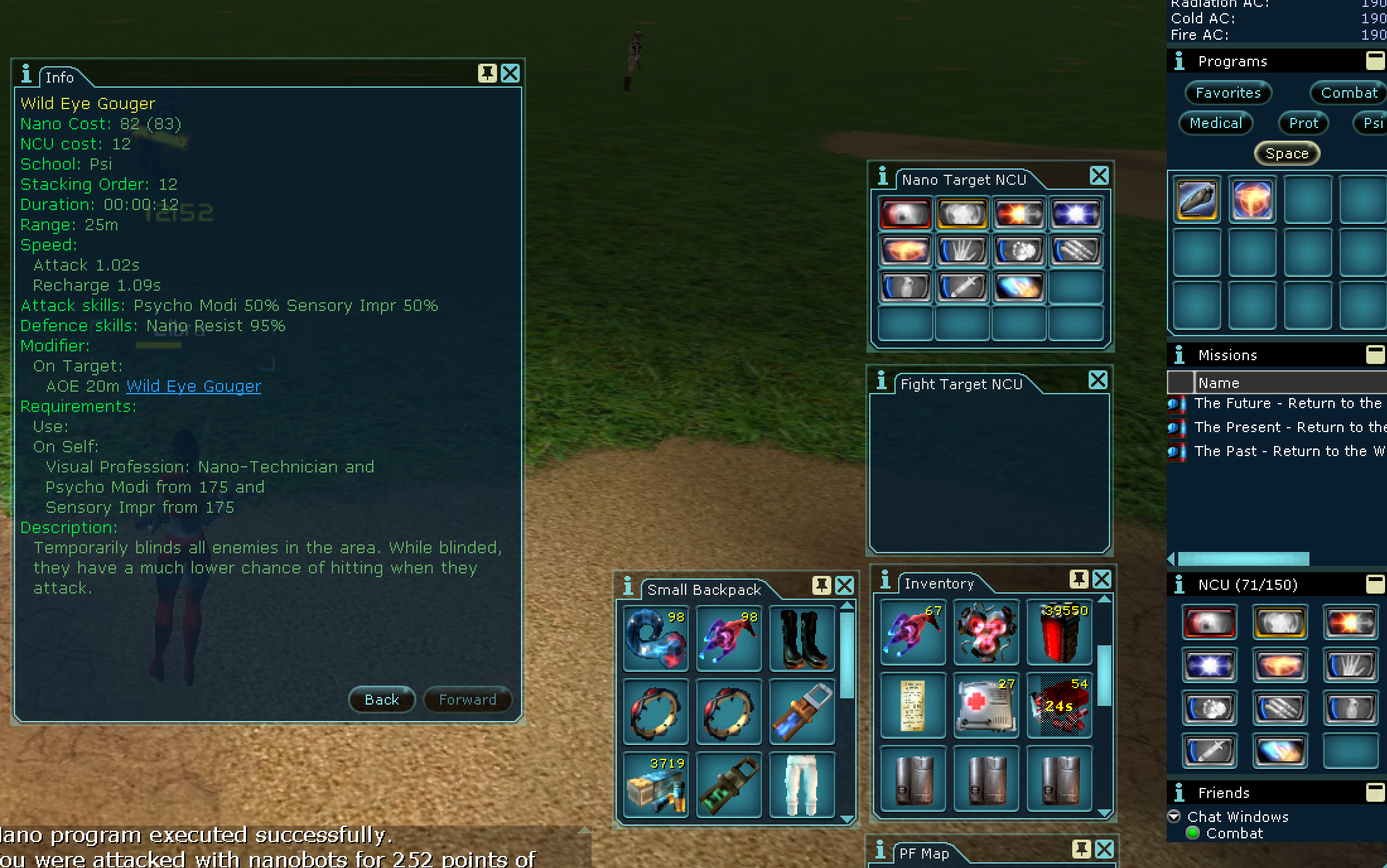
Task: Pin the Info window
Action: point(487,74)
